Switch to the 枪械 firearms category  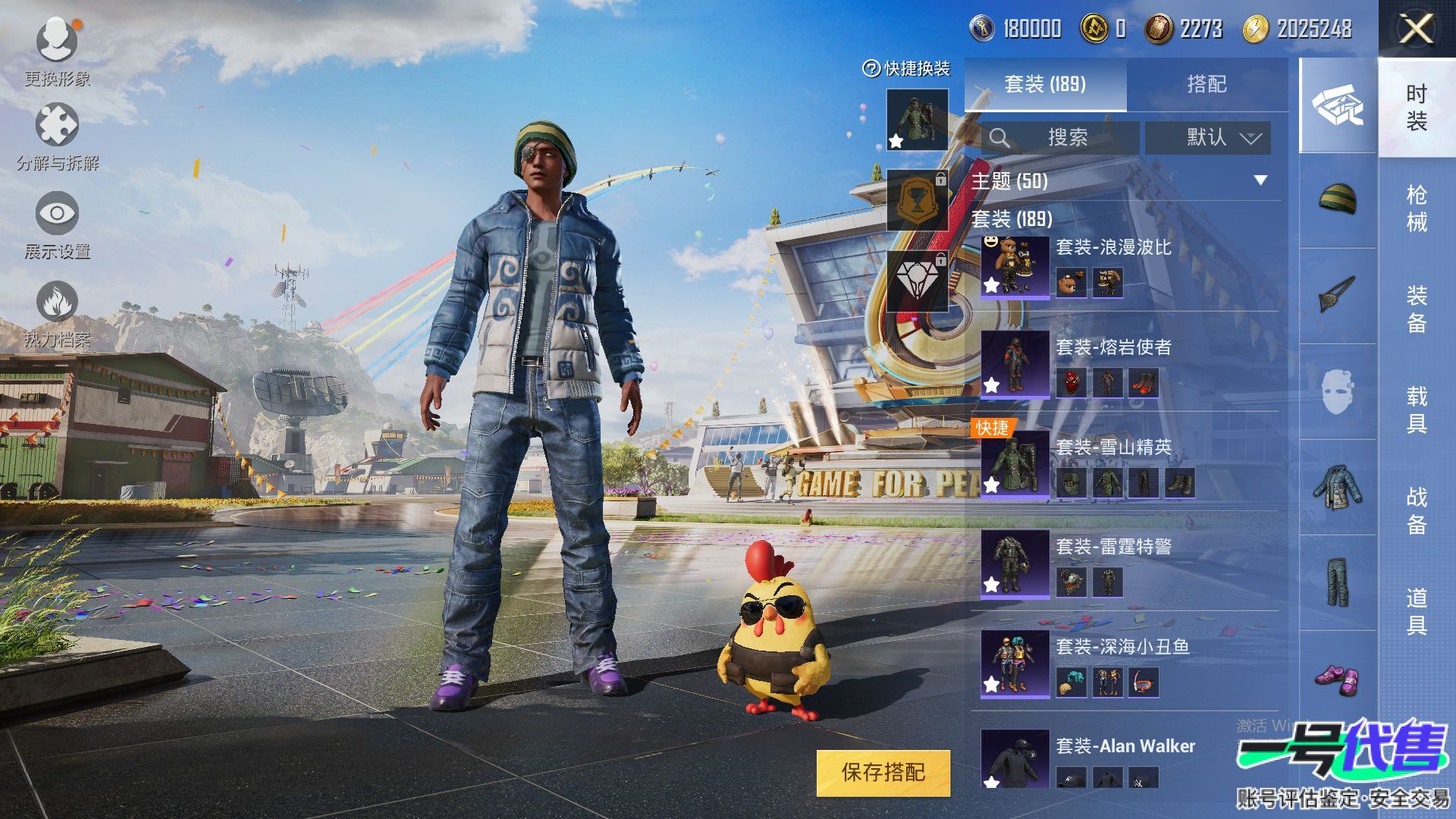1417,209
